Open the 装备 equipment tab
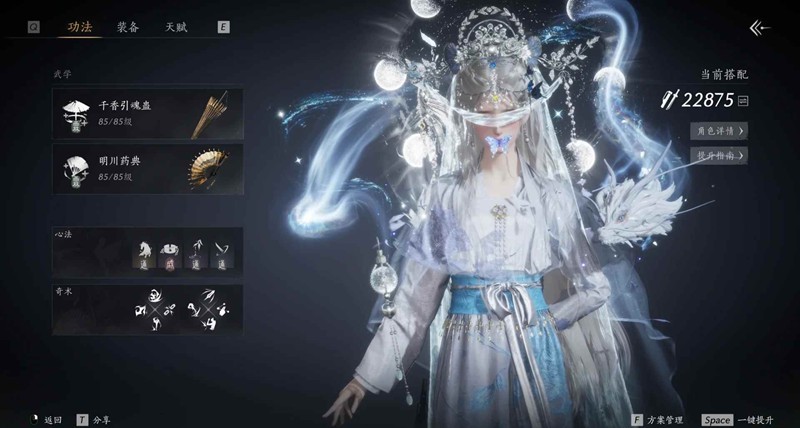 [127, 27]
